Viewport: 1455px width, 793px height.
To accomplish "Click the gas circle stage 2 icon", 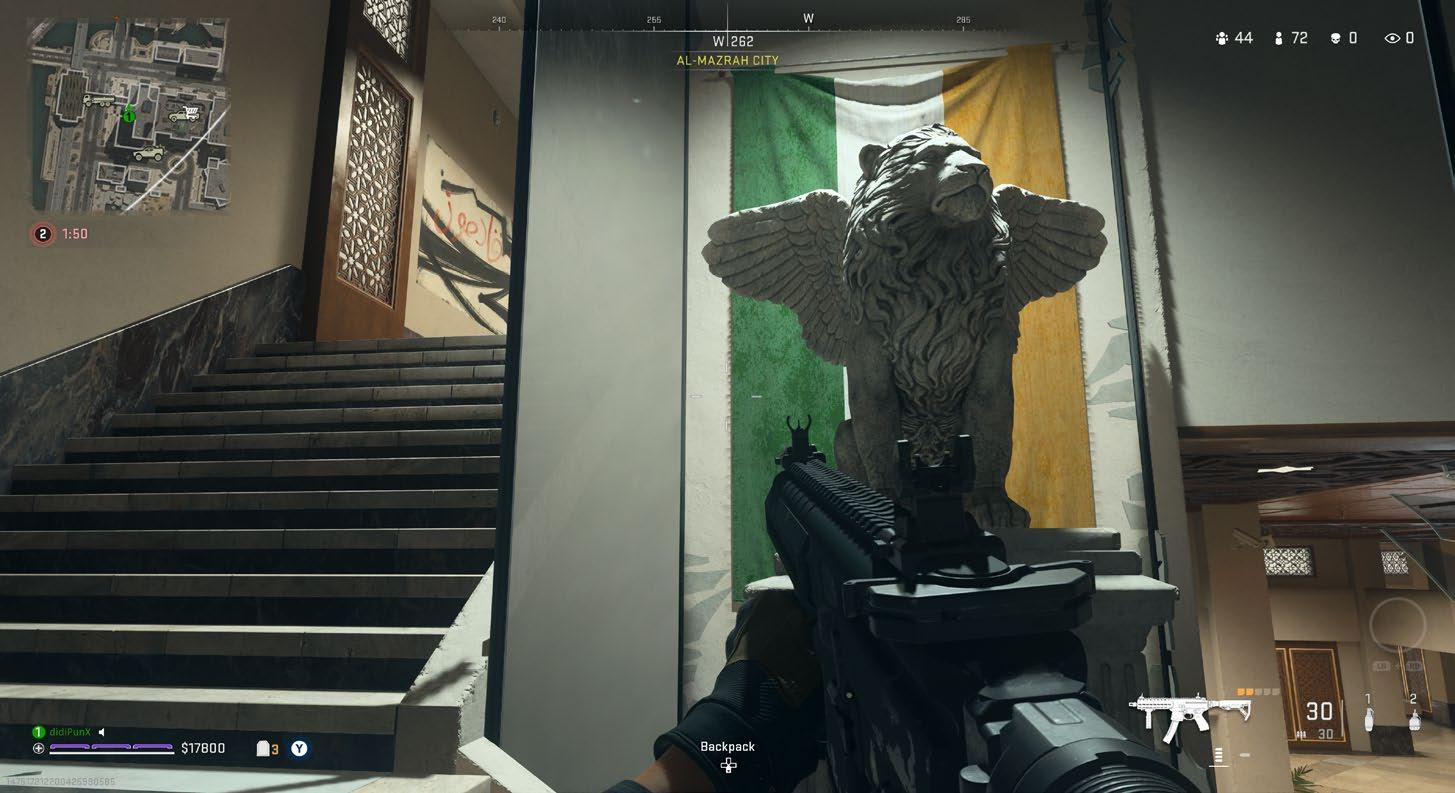I will pos(42,234).
